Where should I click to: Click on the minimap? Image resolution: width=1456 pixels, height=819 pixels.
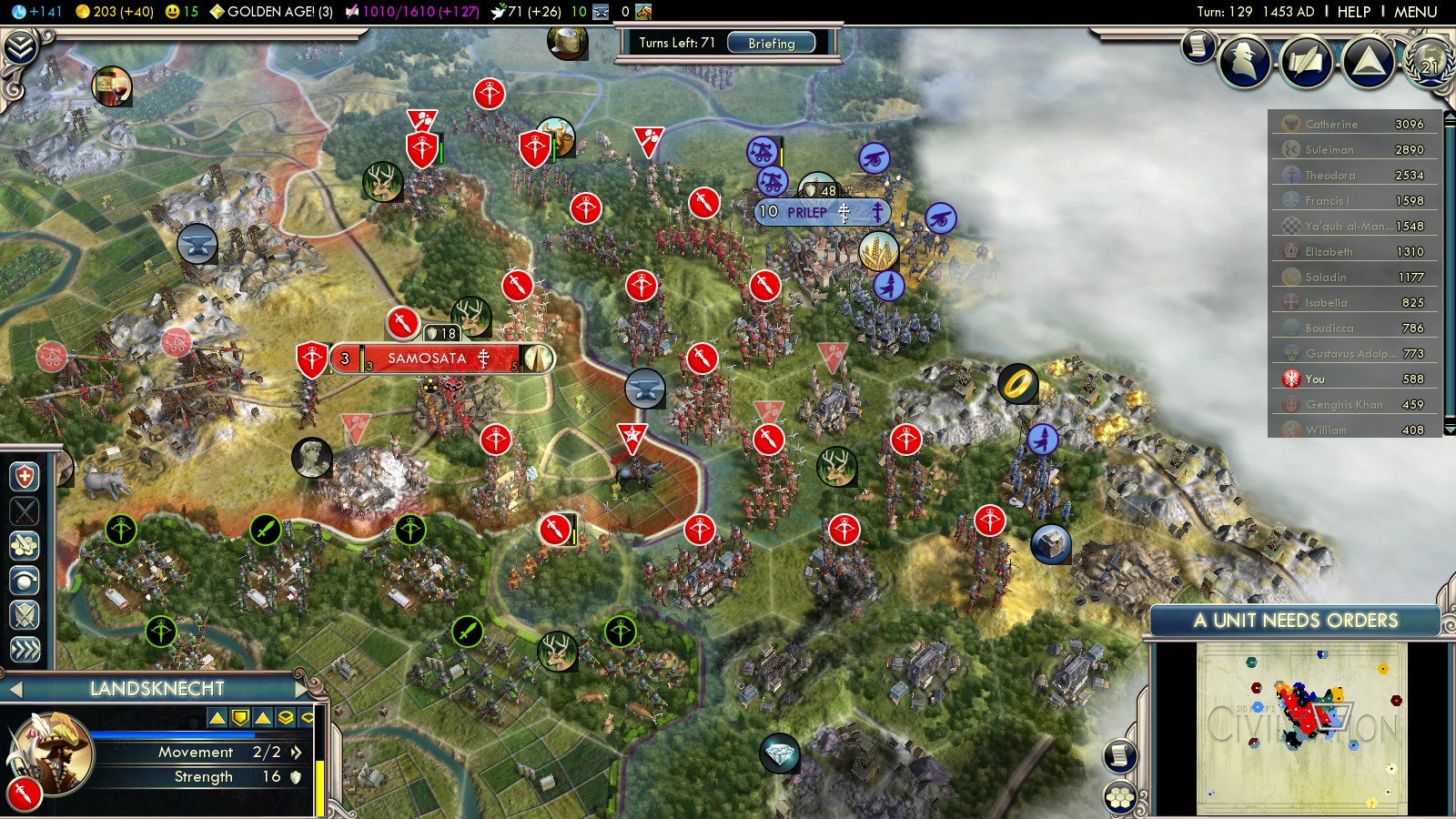[x=1301, y=728]
